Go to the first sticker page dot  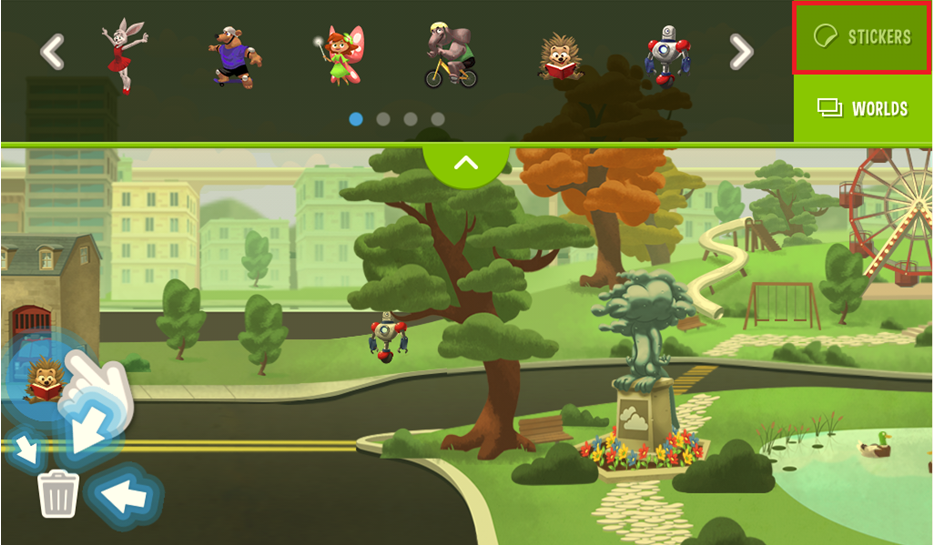pyautogui.click(x=356, y=119)
